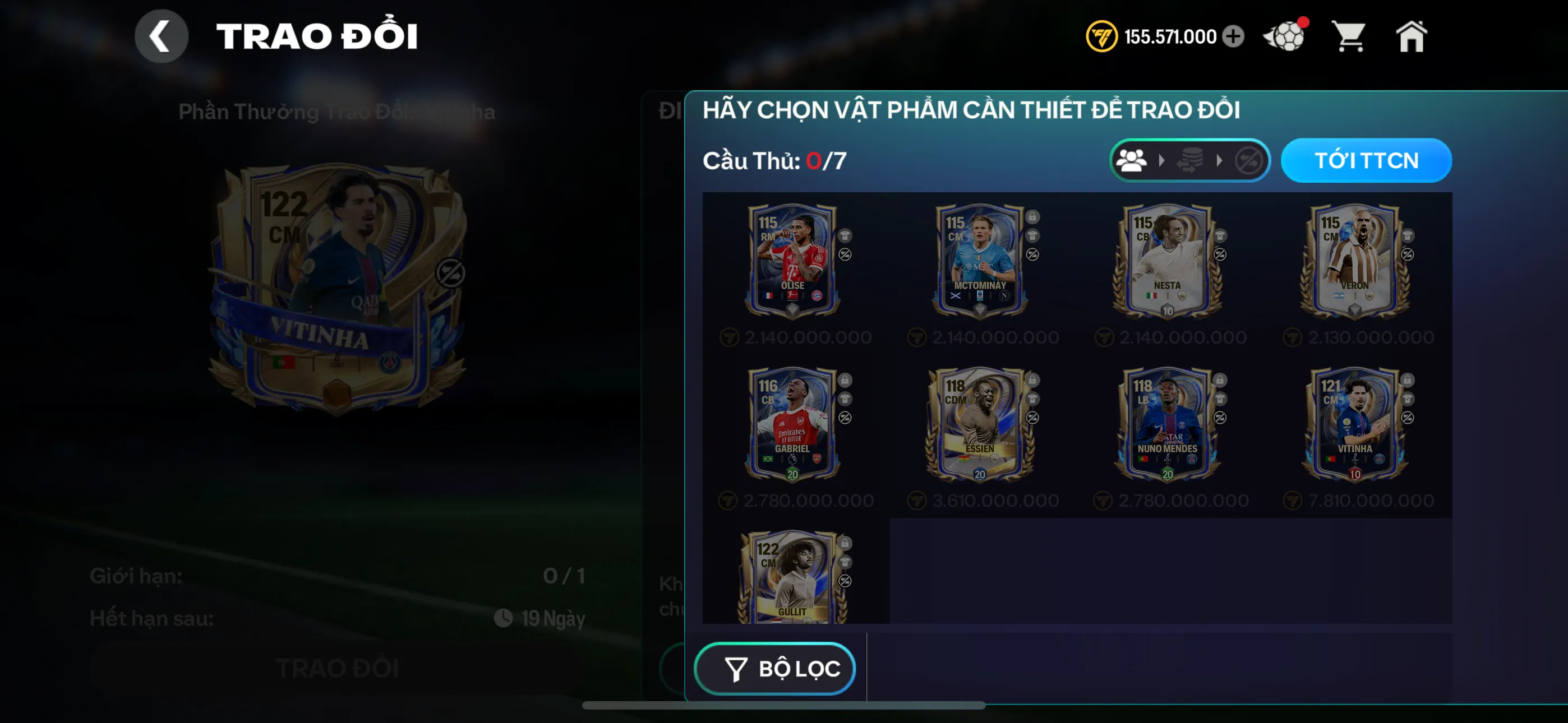Tap the football icon with red notification dot
This screenshot has width=1568, height=723.
(1284, 35)
